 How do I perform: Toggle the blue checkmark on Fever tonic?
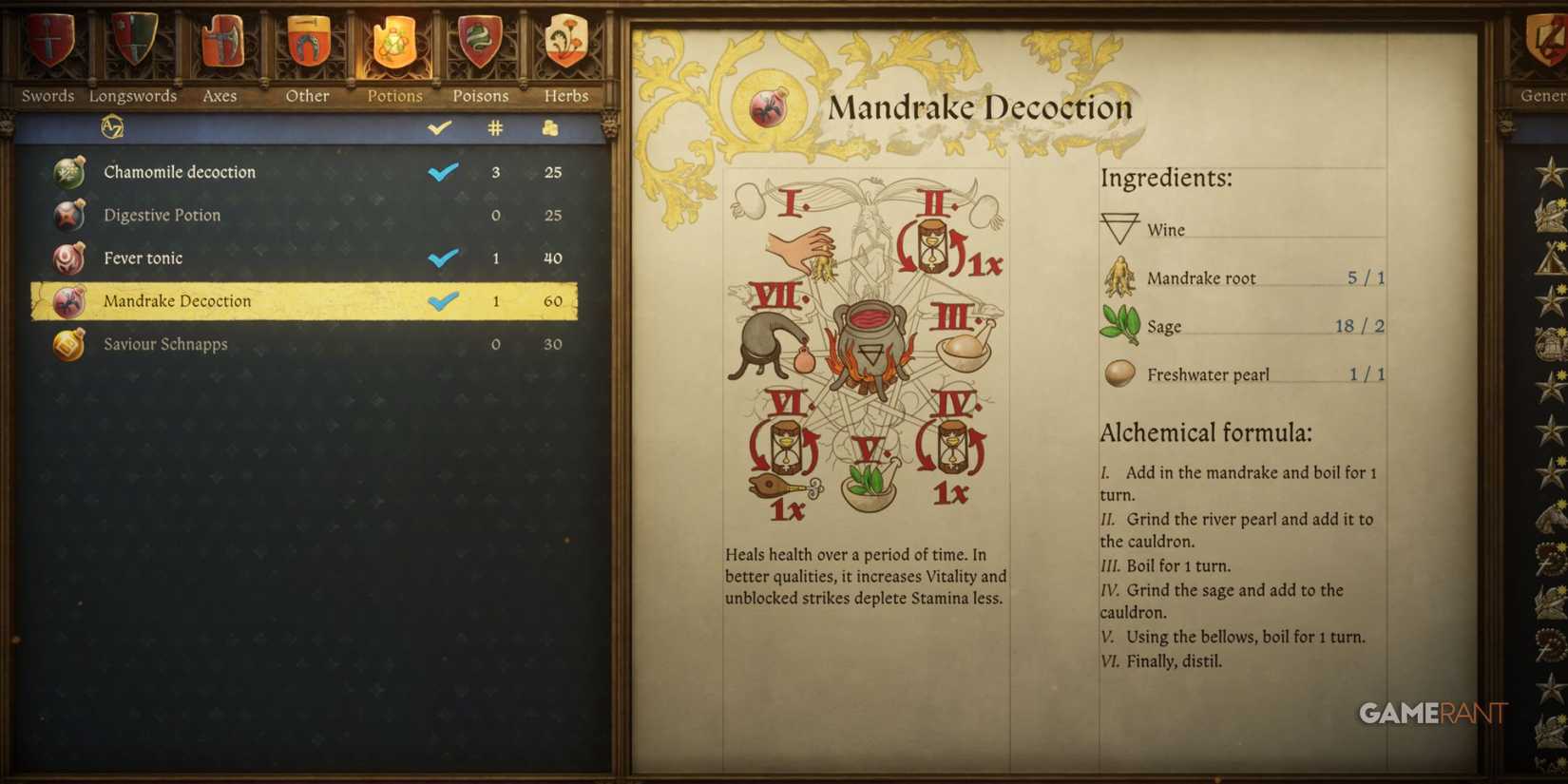tap(442, 258)
